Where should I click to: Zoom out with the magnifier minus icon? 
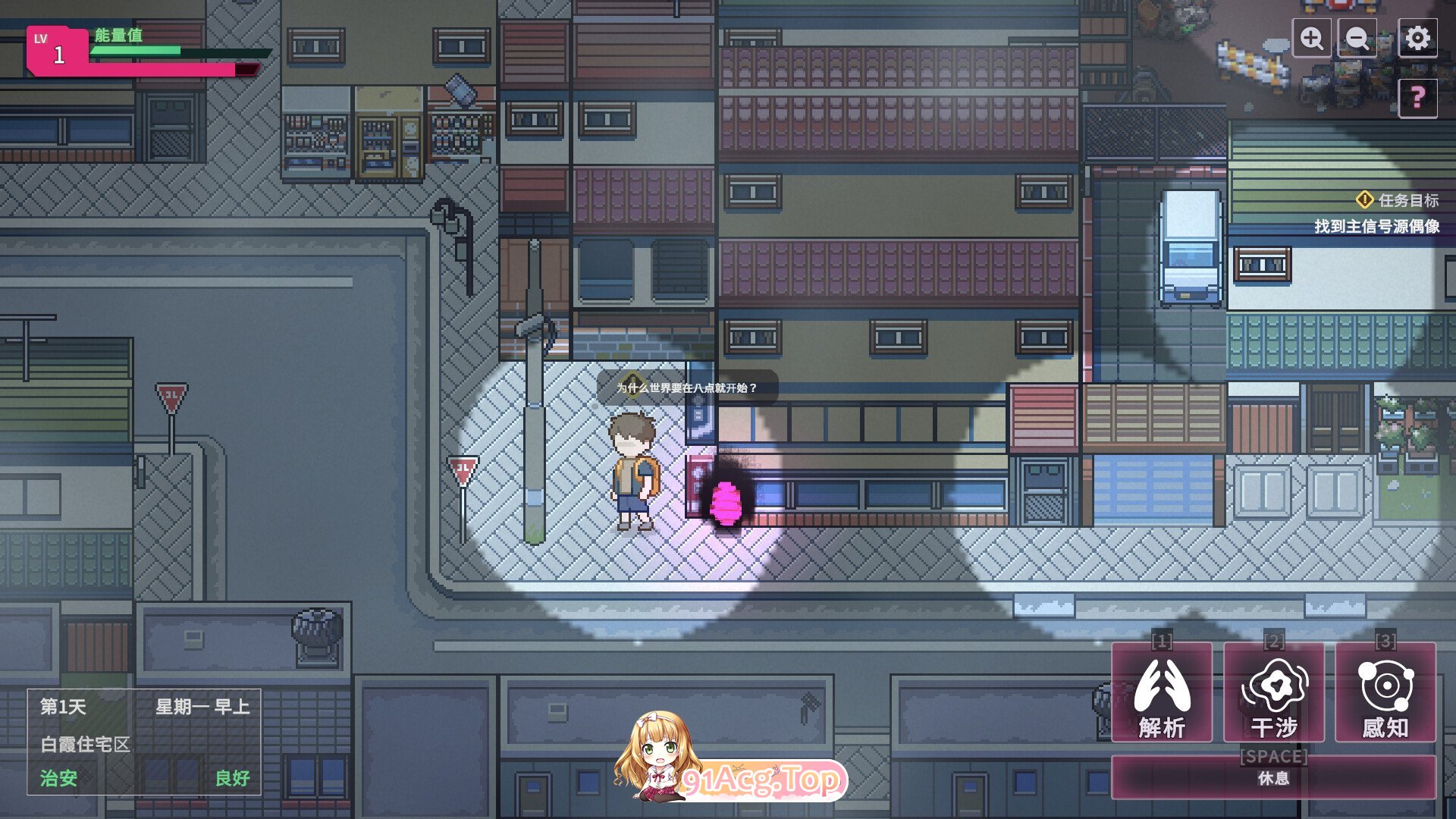point(1357,38)
